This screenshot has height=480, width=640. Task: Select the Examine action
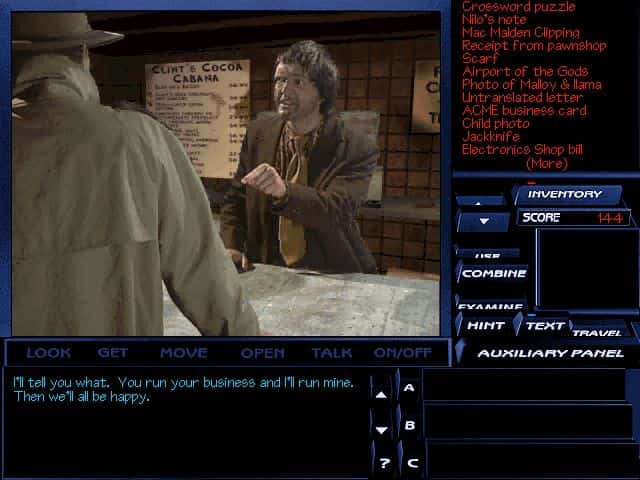click(x=491, y=305)
